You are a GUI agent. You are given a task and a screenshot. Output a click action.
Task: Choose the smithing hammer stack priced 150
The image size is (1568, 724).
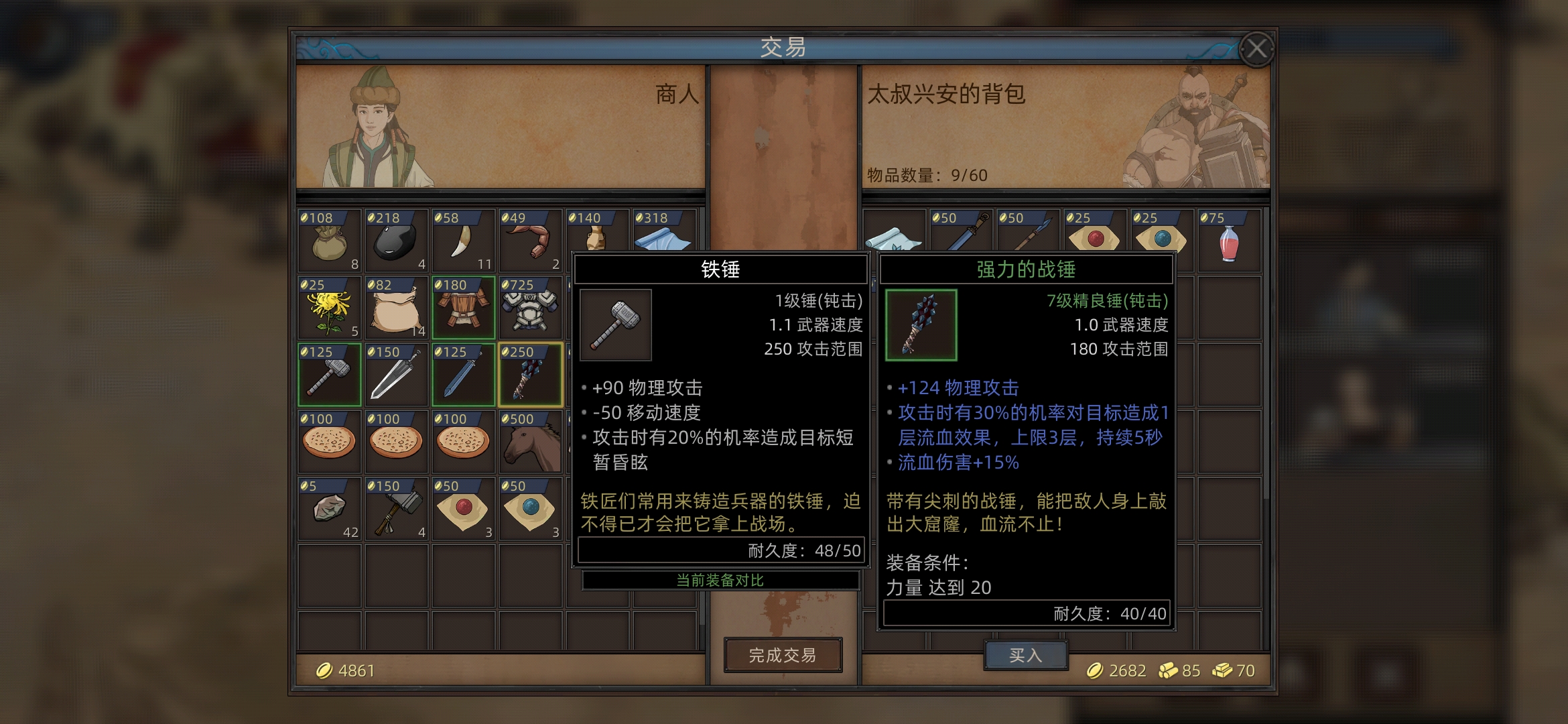tap(396, 509)
